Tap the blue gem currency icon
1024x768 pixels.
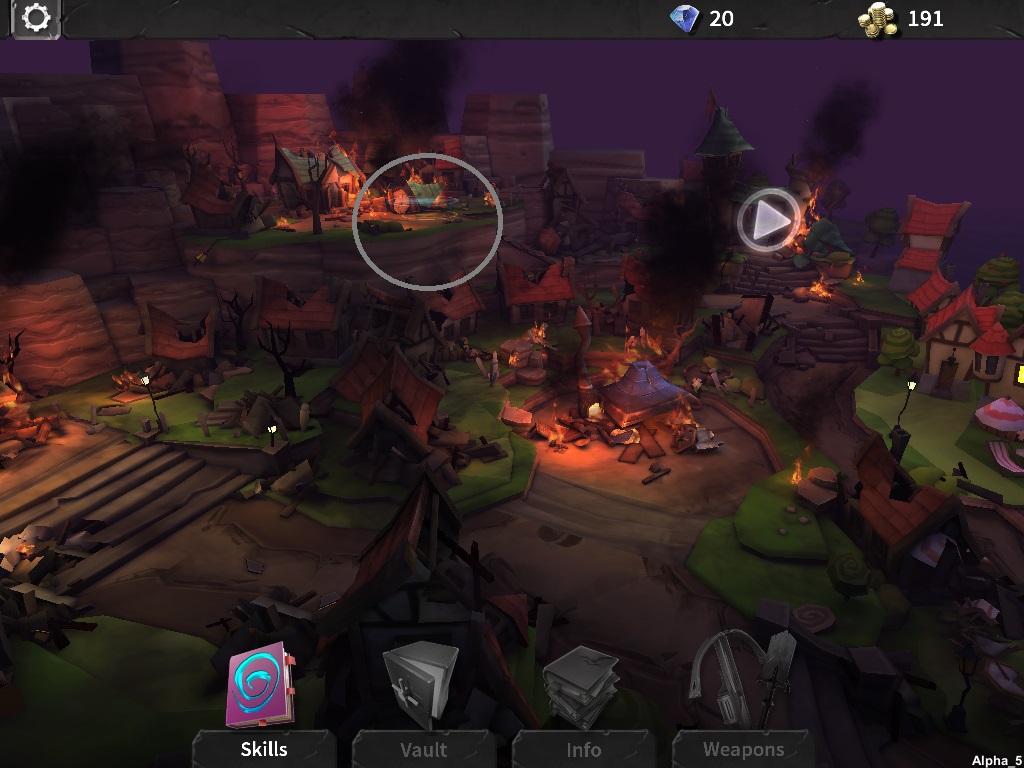point(685,18)
